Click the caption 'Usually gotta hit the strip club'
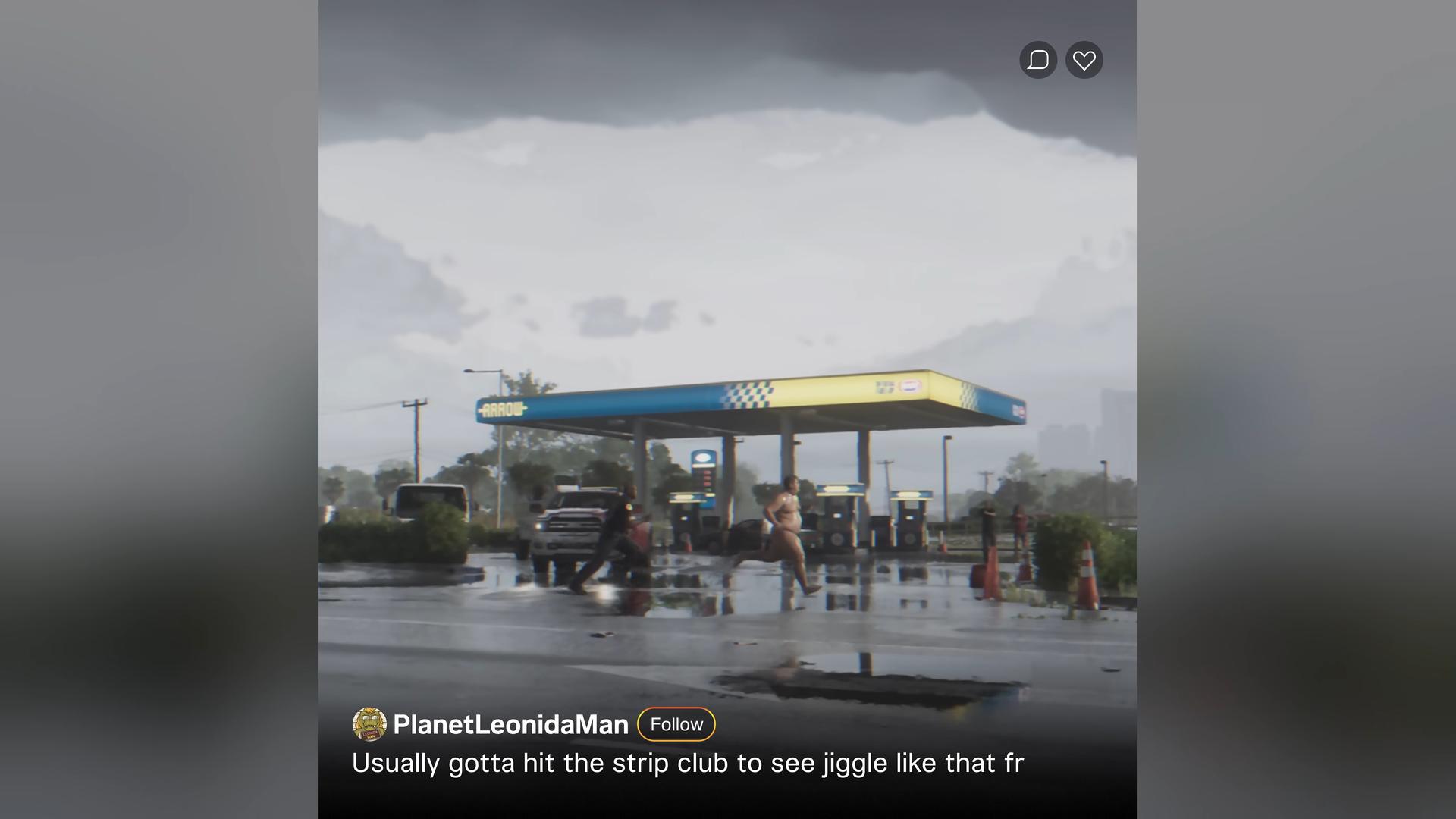Viewport: 1456px width, 819px height. (x=689, y=764)
